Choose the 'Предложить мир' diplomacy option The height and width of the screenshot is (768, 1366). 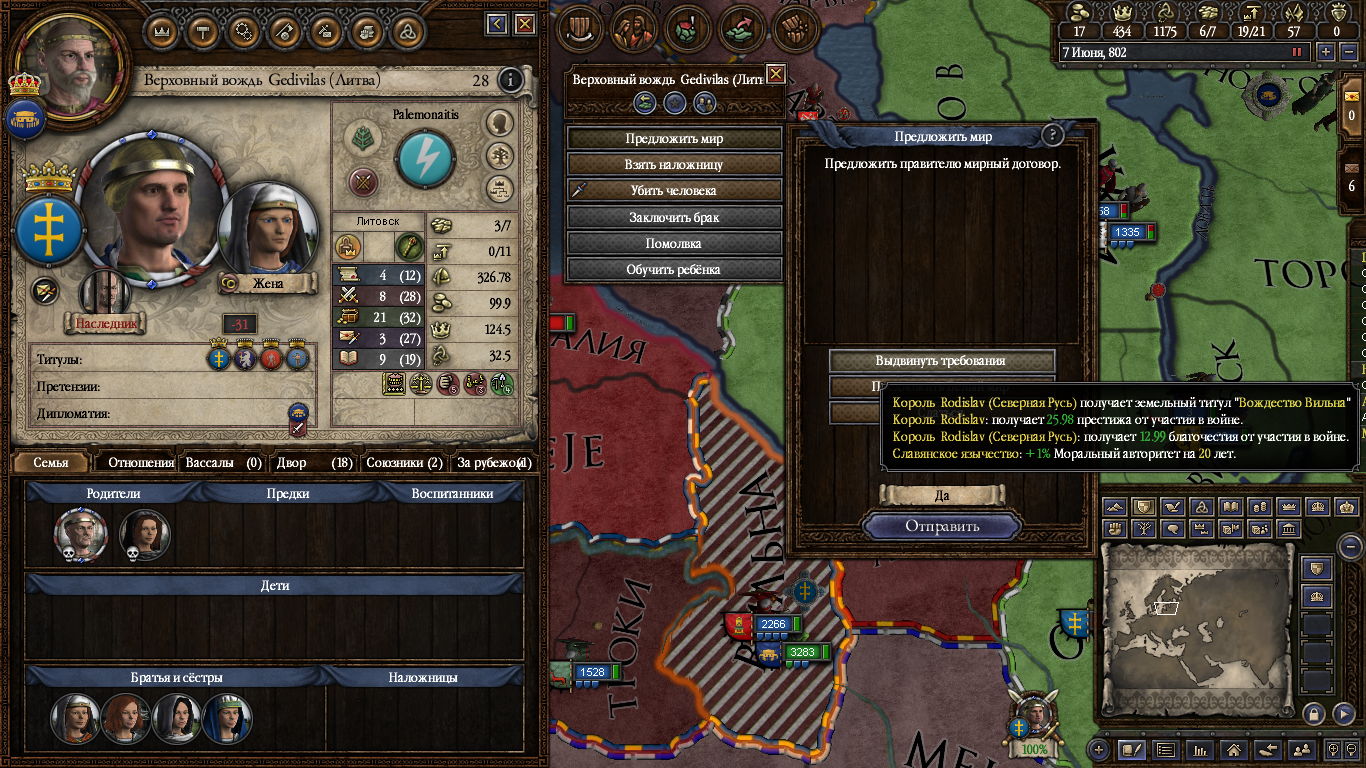point(674,139)
